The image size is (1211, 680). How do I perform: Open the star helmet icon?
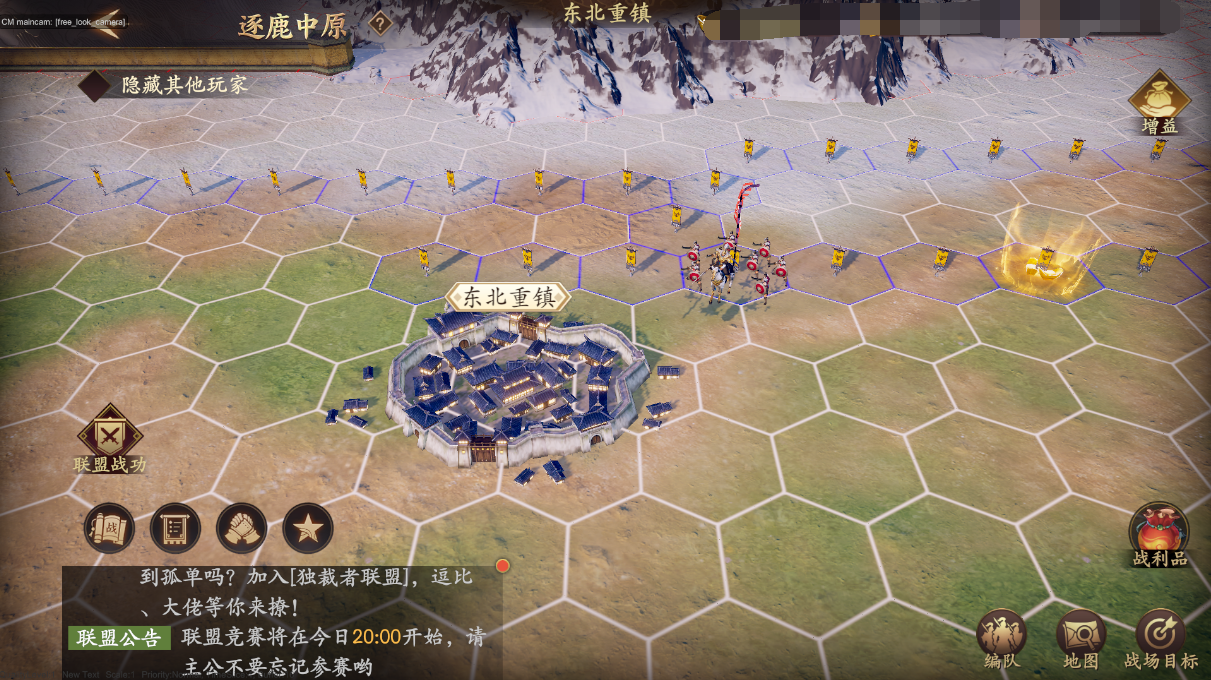[x=308, y=528]
